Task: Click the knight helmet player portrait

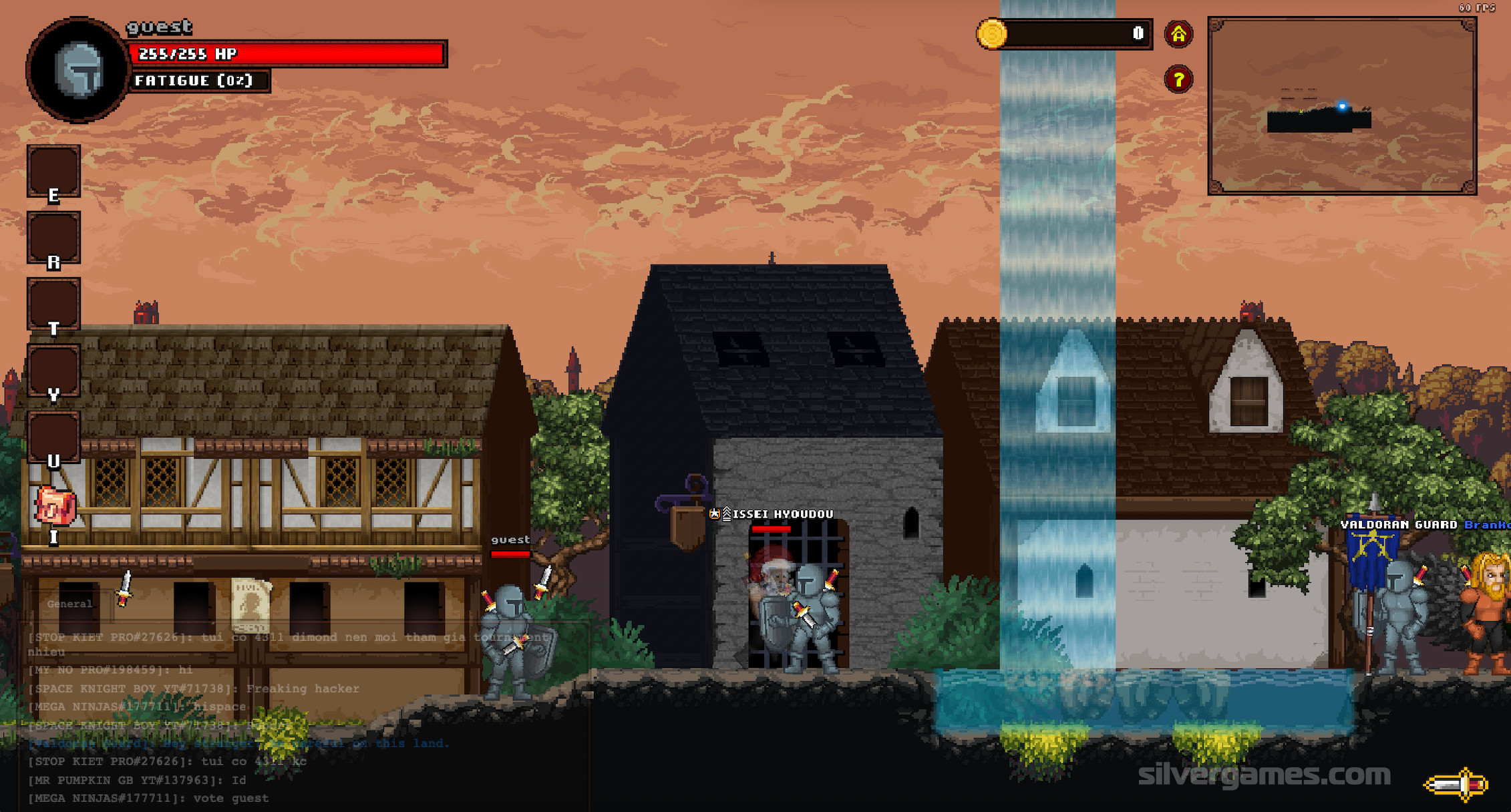Action: (78, 69)
